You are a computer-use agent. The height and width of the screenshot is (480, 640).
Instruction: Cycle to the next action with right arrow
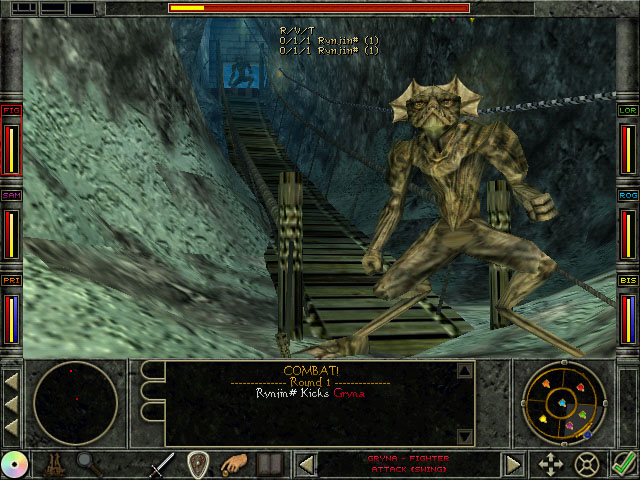tap(513, 465)
